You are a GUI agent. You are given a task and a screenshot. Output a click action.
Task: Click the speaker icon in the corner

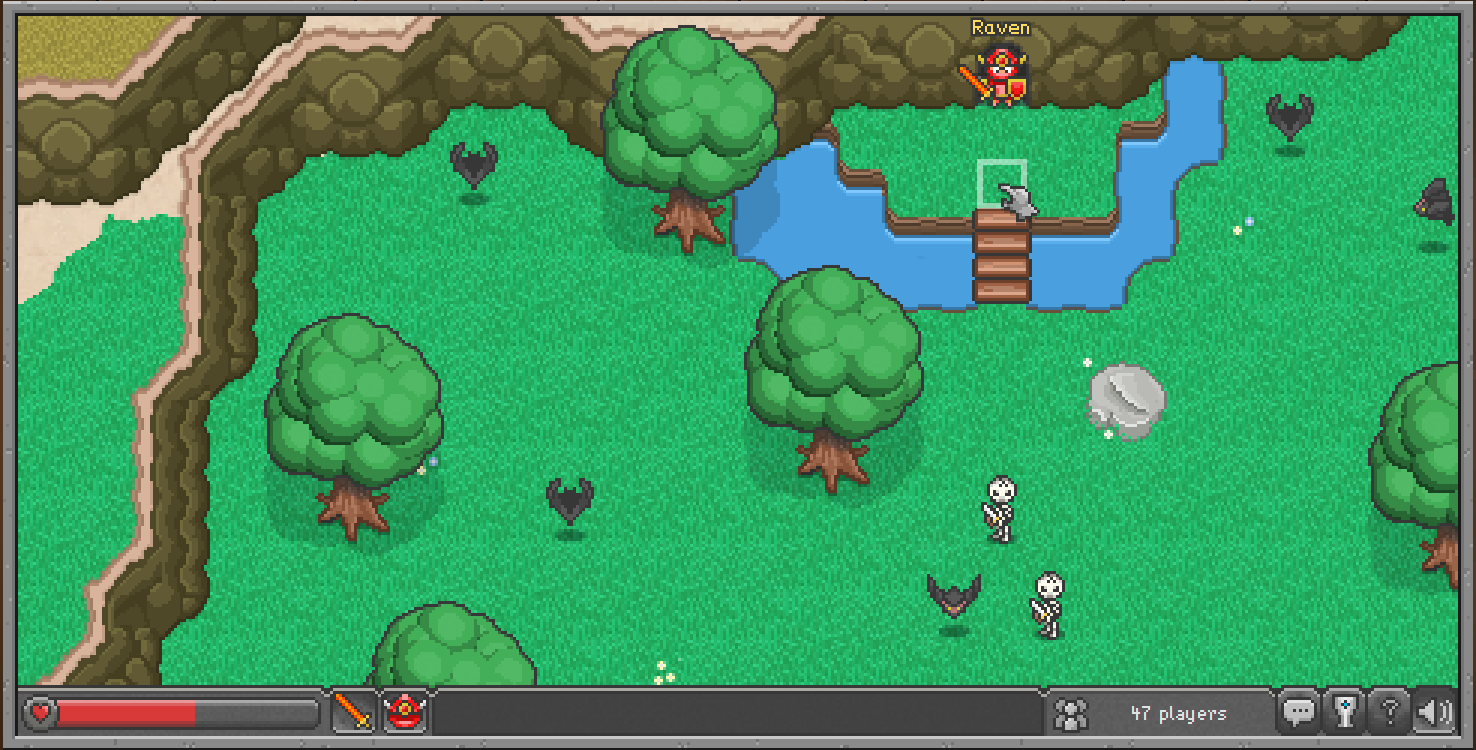pos(1435,712)
